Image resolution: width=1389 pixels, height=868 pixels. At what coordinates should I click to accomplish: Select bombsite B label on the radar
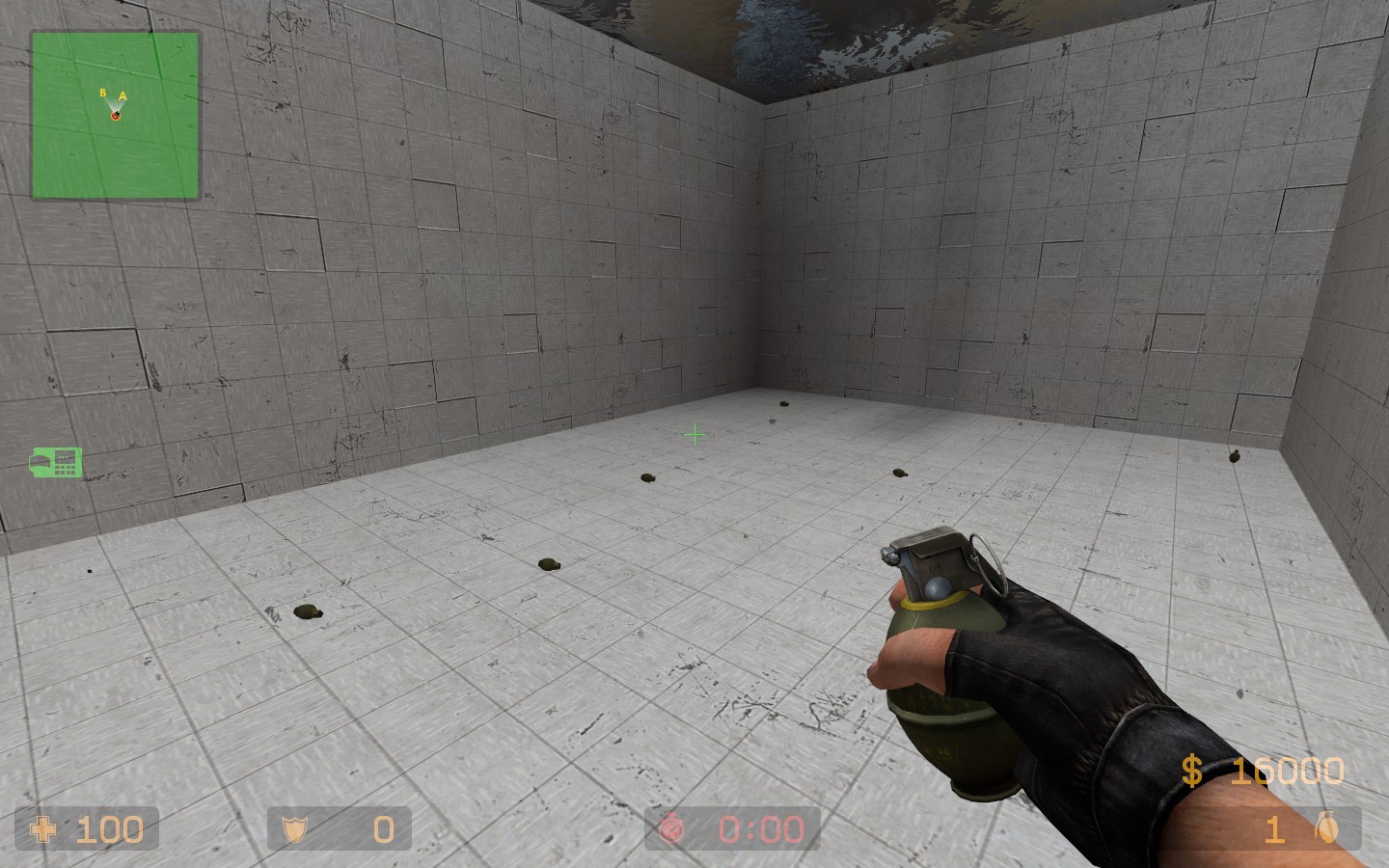coord(102,94)
